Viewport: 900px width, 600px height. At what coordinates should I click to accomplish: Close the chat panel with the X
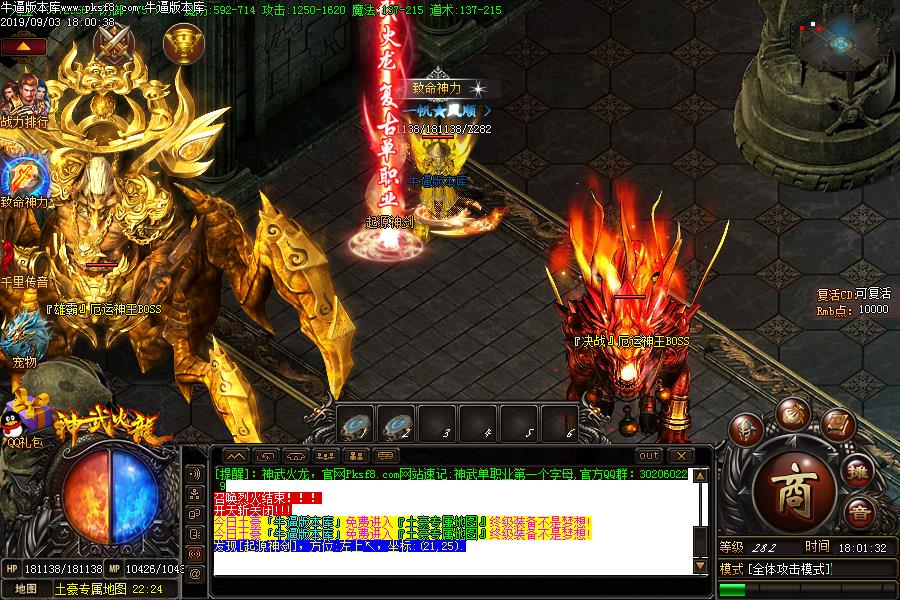point(680,455)
